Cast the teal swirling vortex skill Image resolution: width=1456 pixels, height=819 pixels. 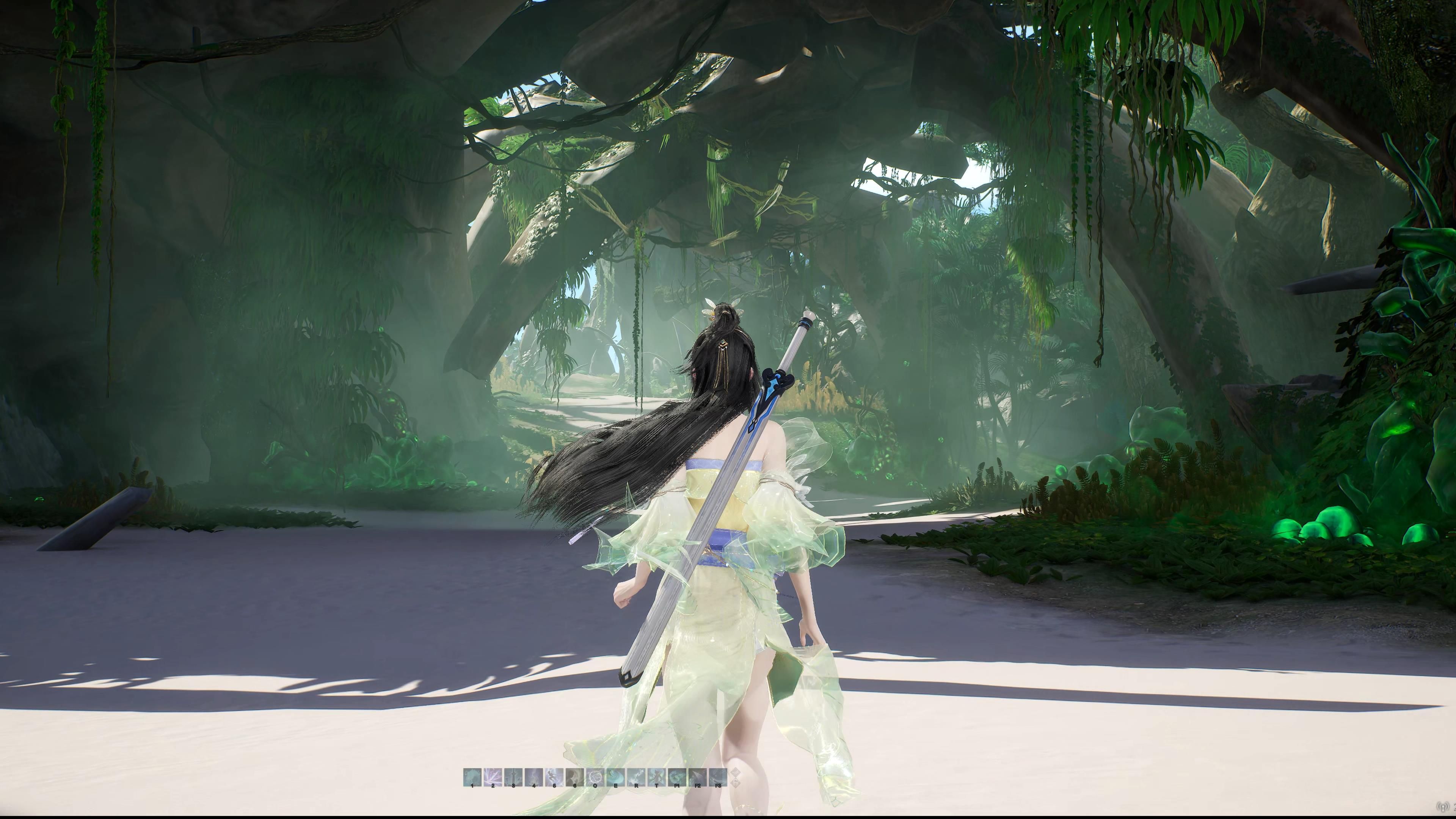[677, 777]
